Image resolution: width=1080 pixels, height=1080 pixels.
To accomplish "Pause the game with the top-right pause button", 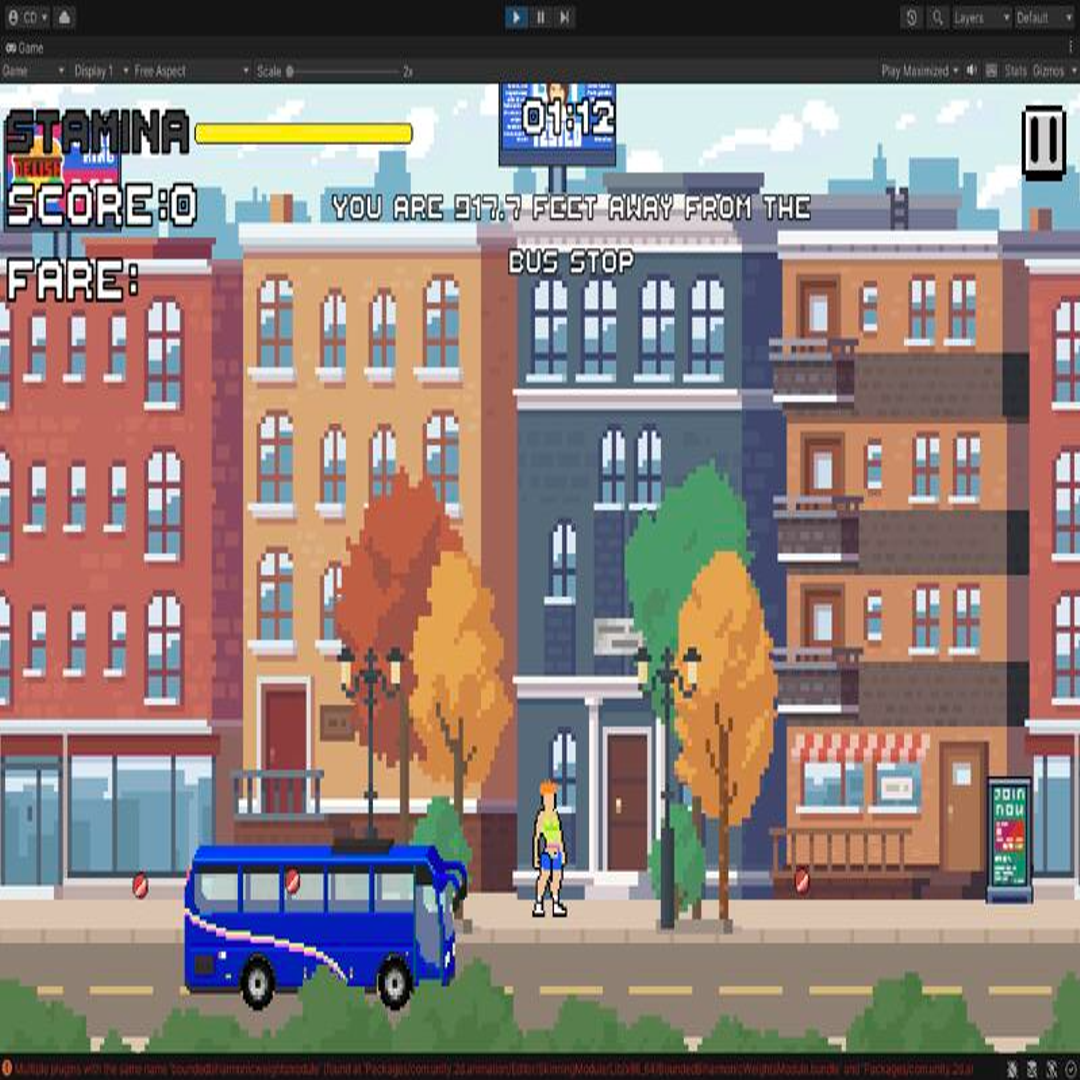I will coord(1043,143).
